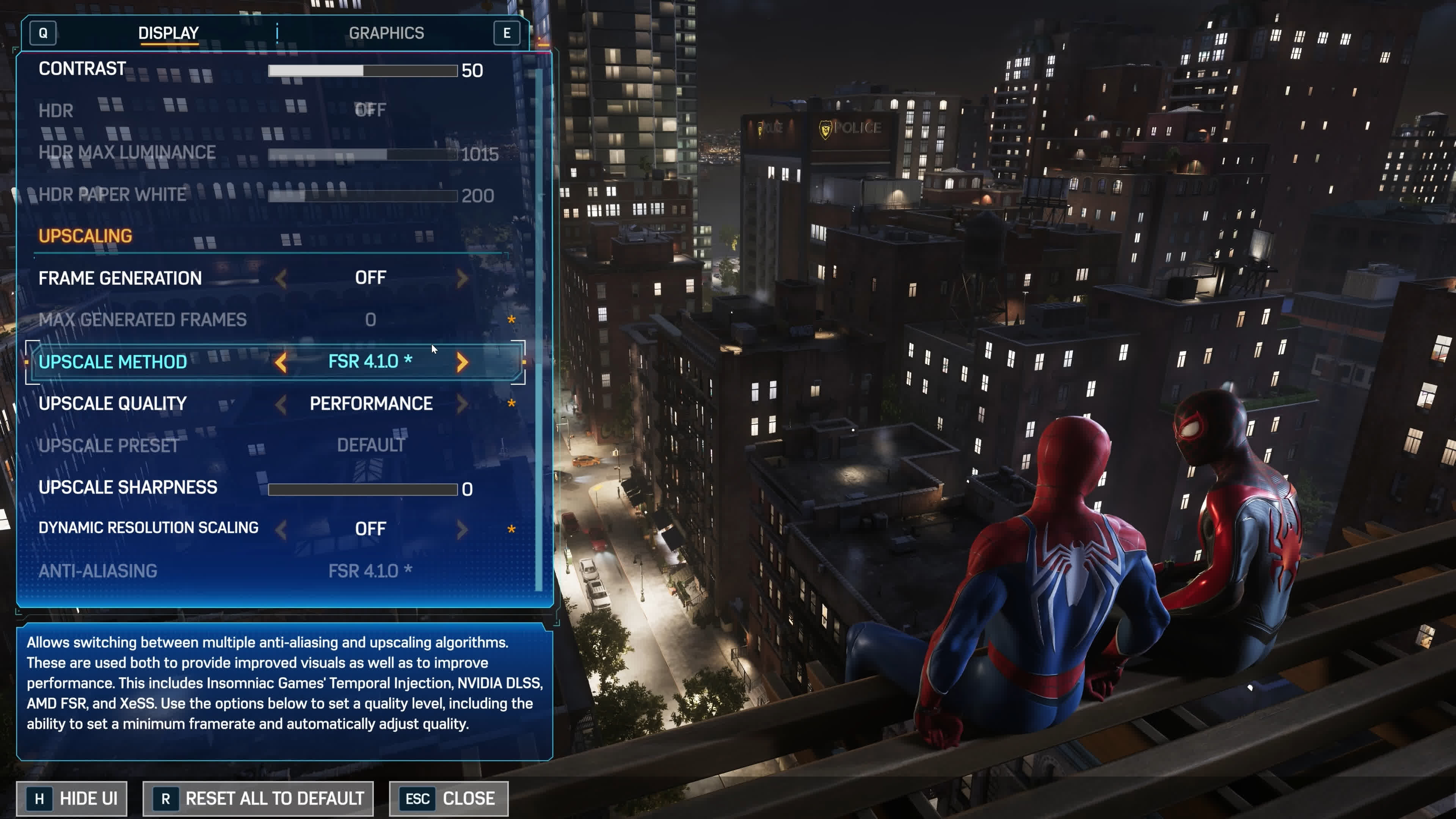The image size is (1456, 819).
Task: Set the Upscale Sharpness slider
Action: pos(362,489)
